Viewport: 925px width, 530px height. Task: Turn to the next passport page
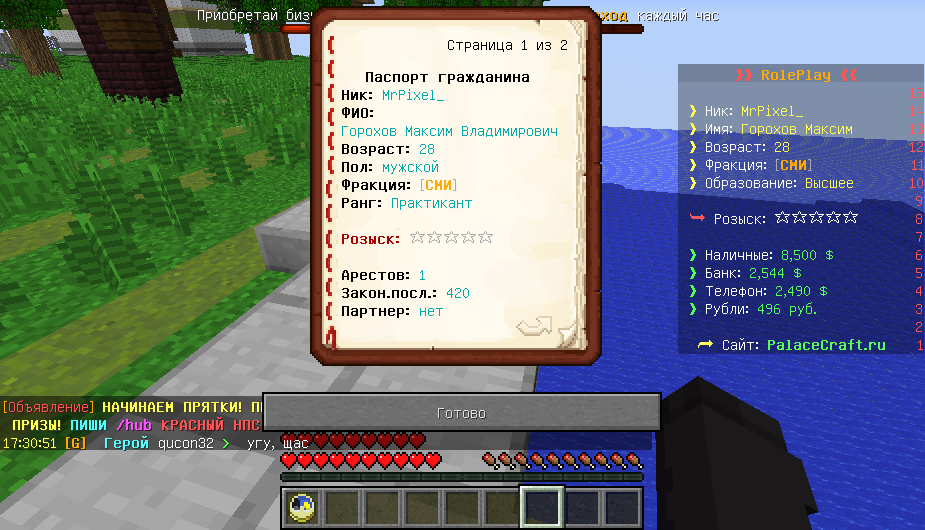click(535, 326)
